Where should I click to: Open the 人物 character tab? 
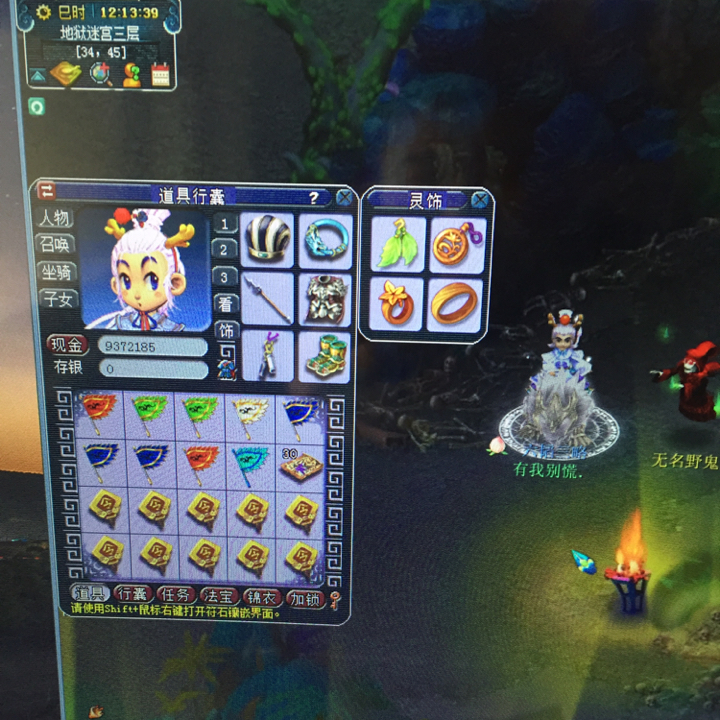click(x=54, y=218)
